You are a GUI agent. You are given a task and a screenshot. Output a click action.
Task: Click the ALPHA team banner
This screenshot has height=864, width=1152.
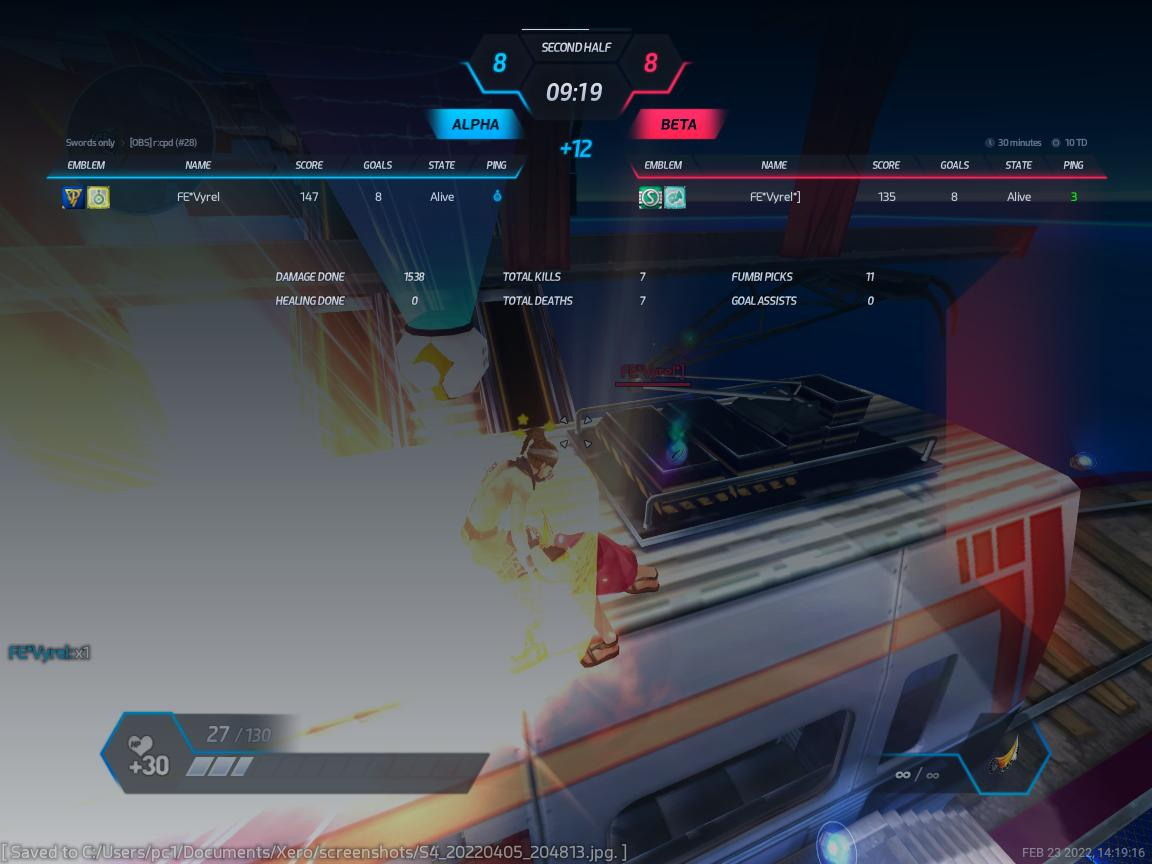475,125
